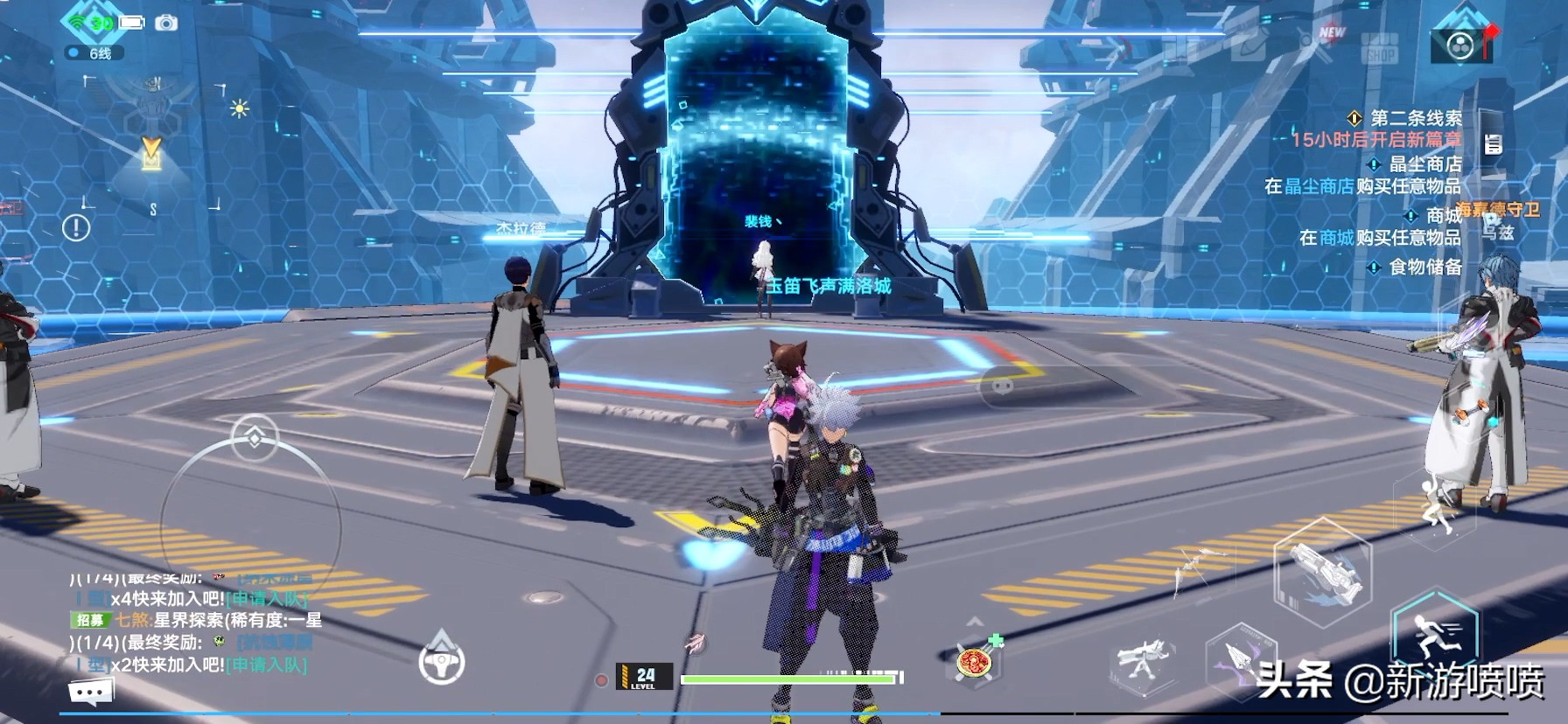The width and height of the screenshot is (1568, 724).
Task: Select the 商城 purchase objective
Action: coord(1442,215)
